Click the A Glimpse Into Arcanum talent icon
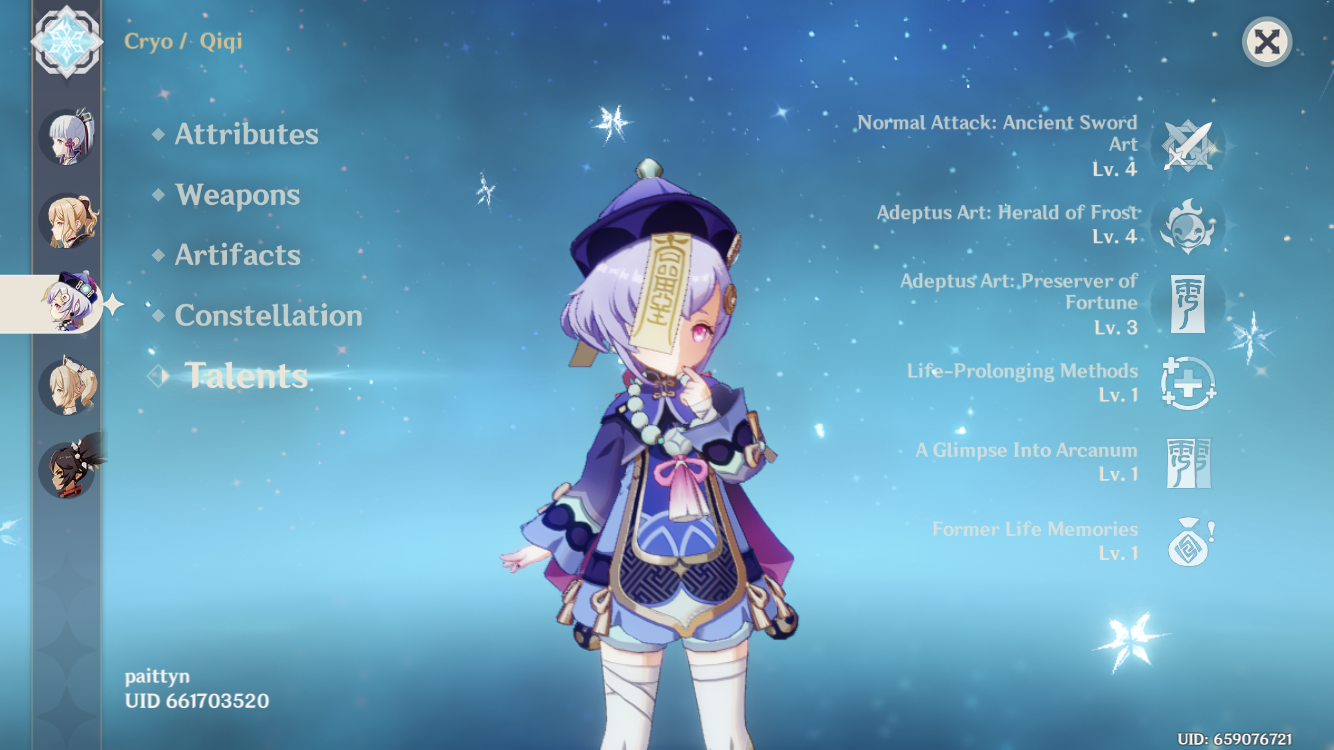 (1189, 462)
